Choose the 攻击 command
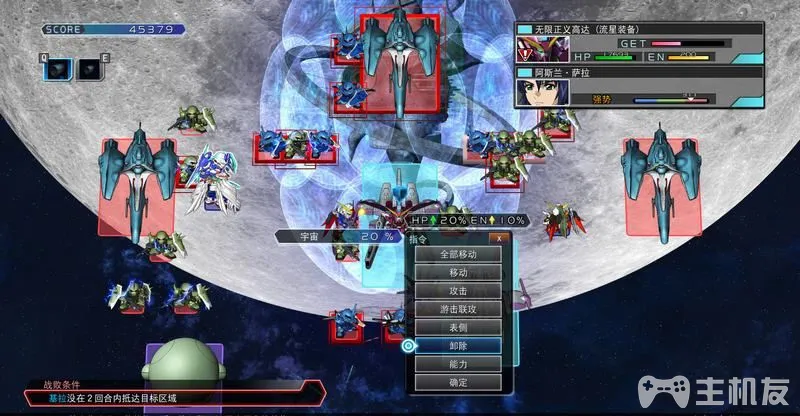 coord(457,290)
